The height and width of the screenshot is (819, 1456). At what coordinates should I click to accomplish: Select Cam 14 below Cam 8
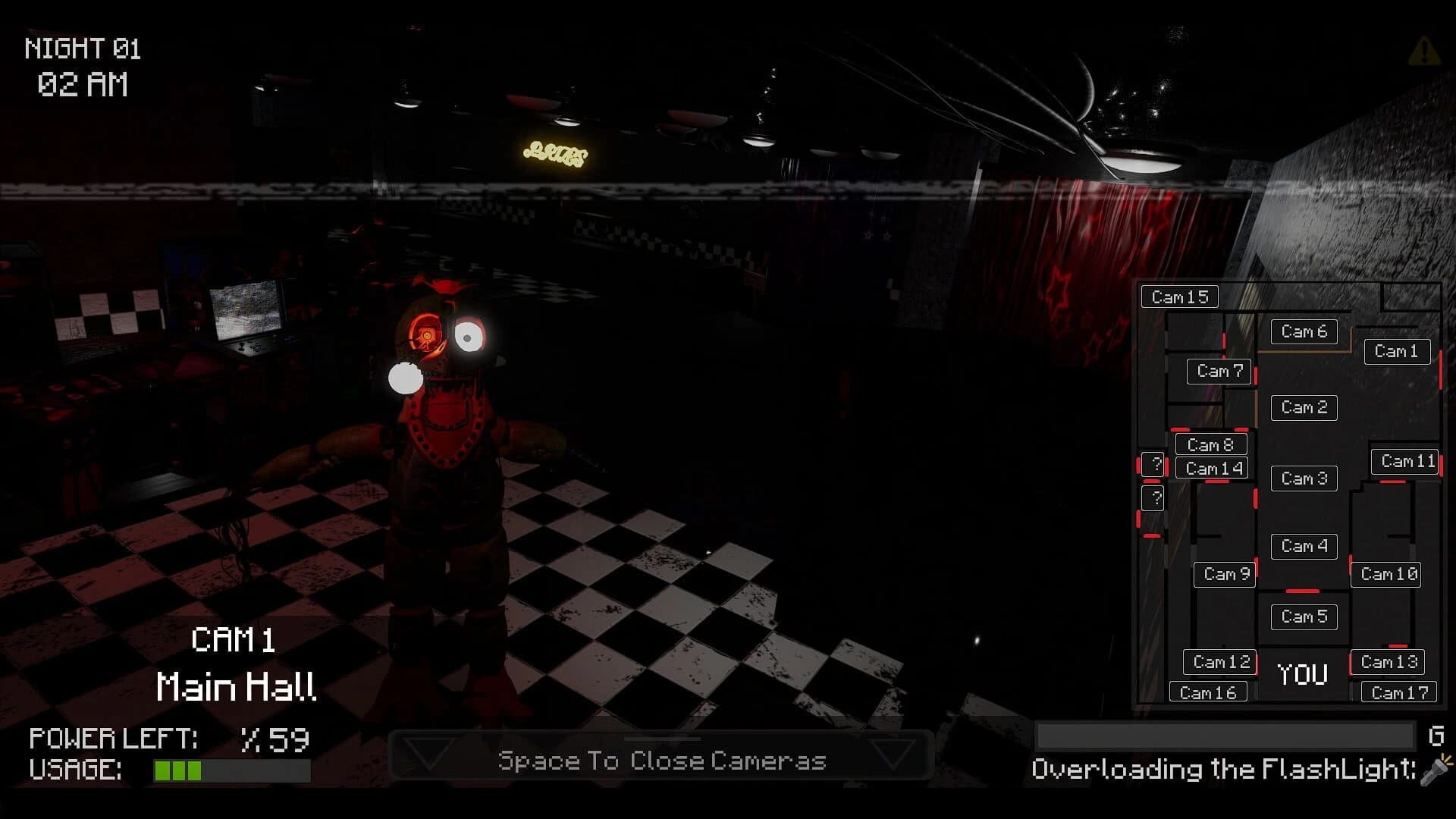(x=1211, y=468)
